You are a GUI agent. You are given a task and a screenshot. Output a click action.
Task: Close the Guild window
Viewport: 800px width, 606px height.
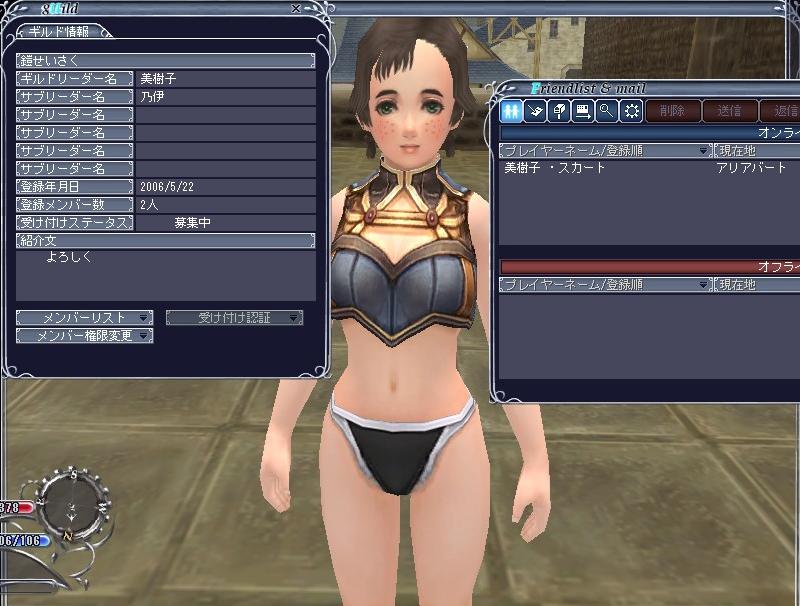[x=295, y=9]
